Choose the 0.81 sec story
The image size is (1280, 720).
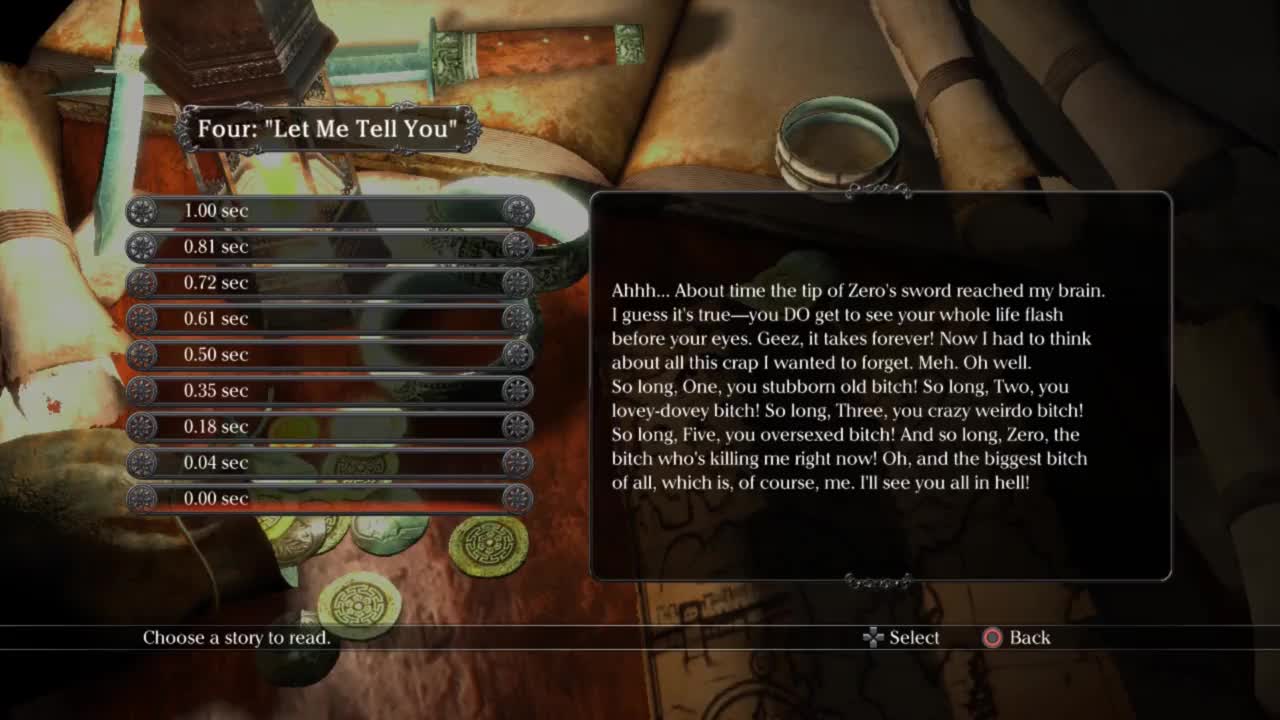point(329,247)
